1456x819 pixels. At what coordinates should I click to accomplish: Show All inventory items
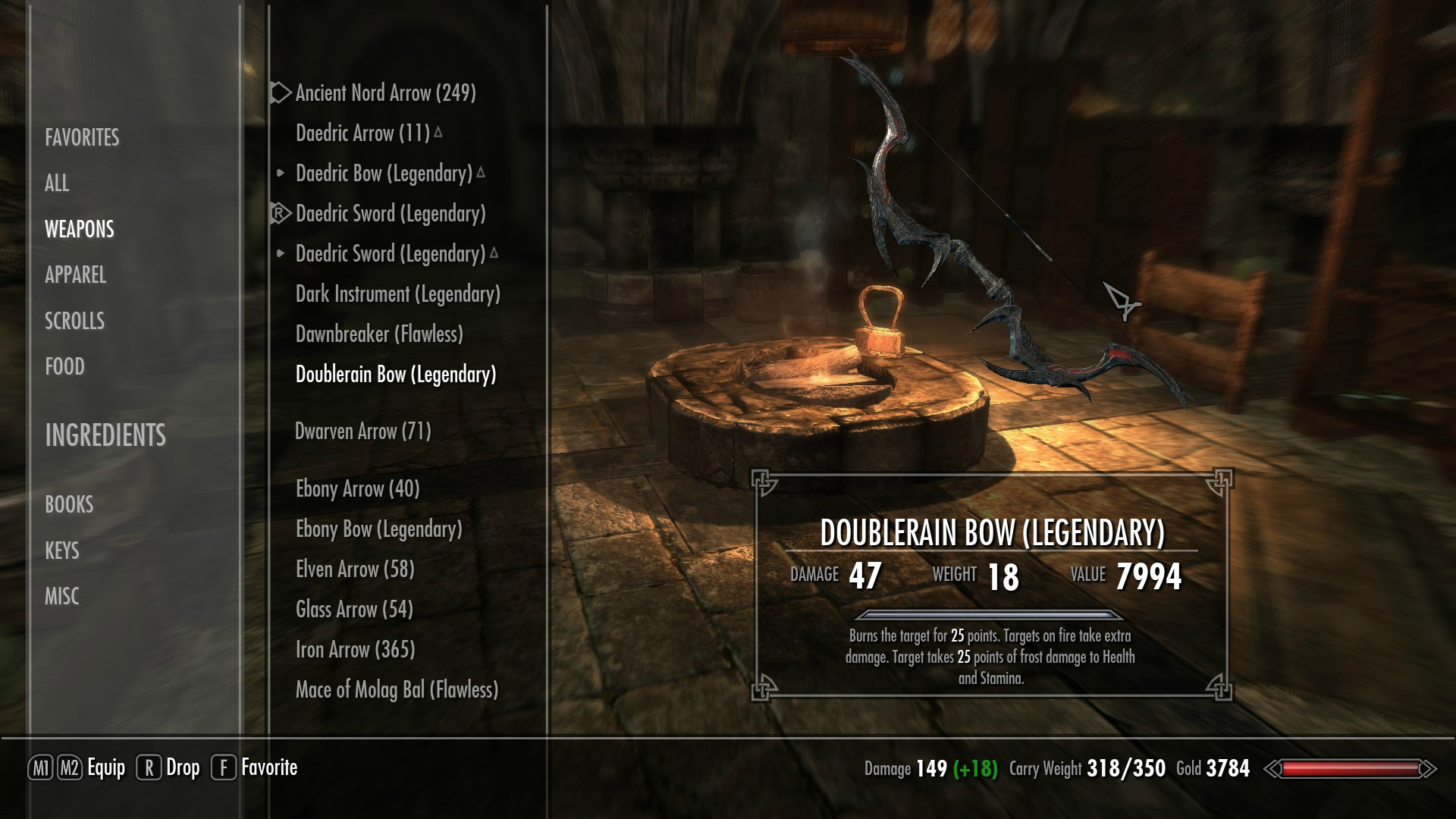[57, 183]
